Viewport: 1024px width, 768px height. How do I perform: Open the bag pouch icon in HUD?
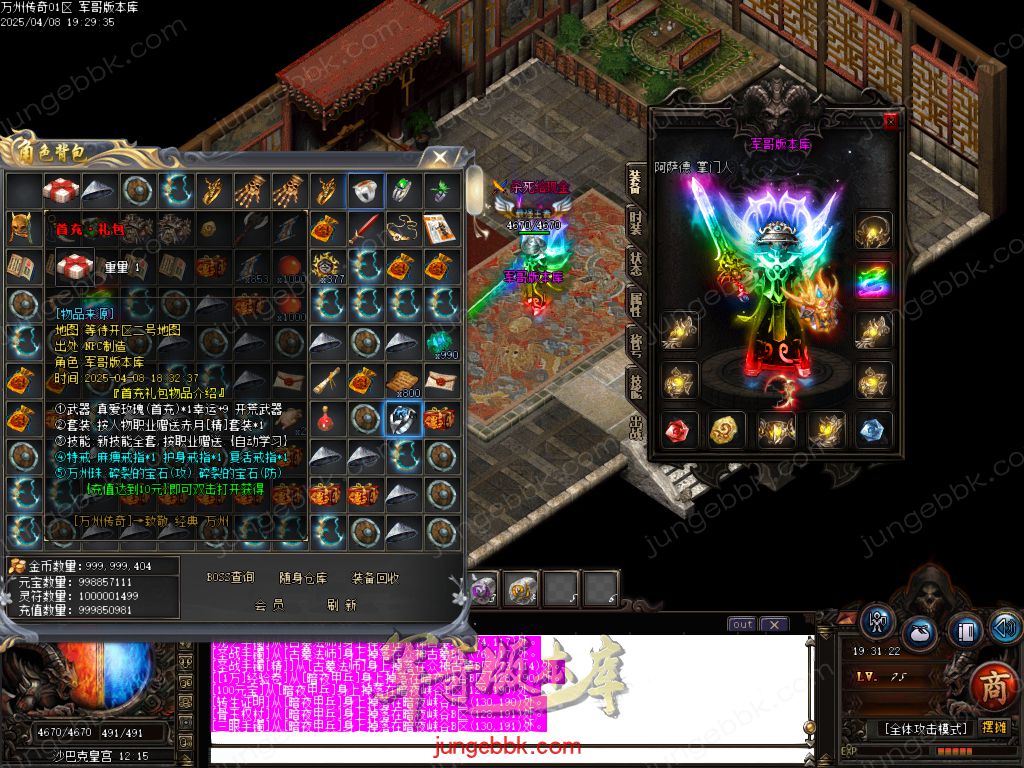tap(920, 633)
